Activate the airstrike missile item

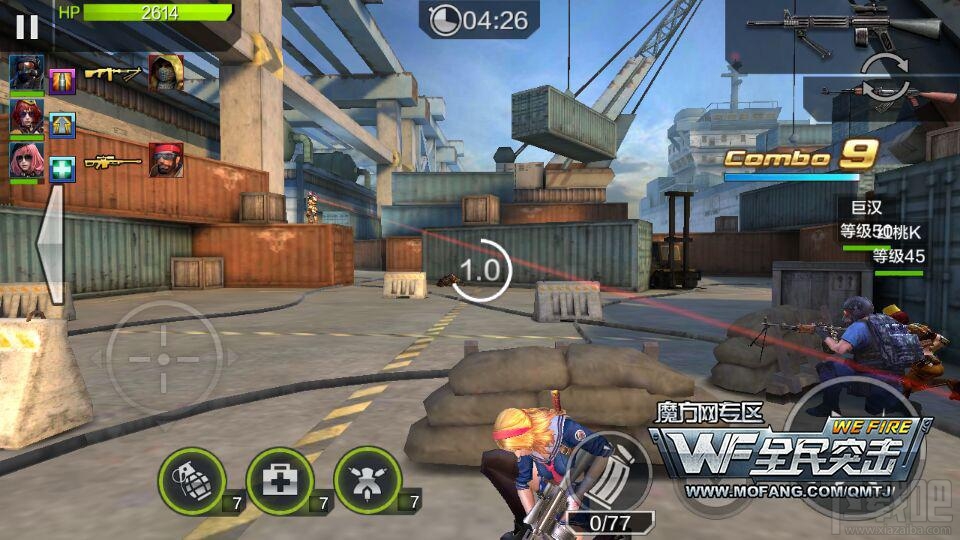coord(367,480)
